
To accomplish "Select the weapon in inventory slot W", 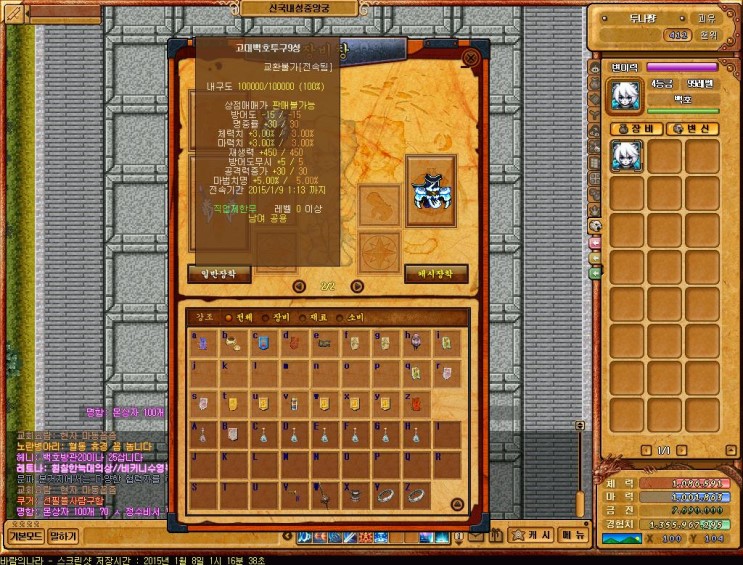I will click(325, 493).
